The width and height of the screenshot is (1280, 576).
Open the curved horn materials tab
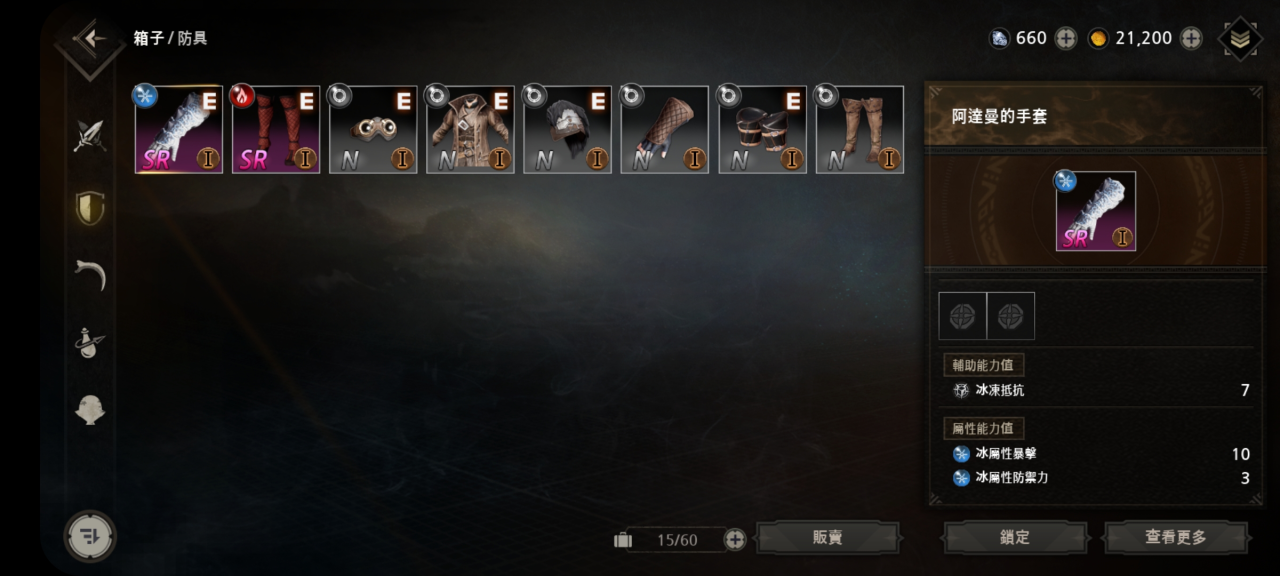(90, 274)
